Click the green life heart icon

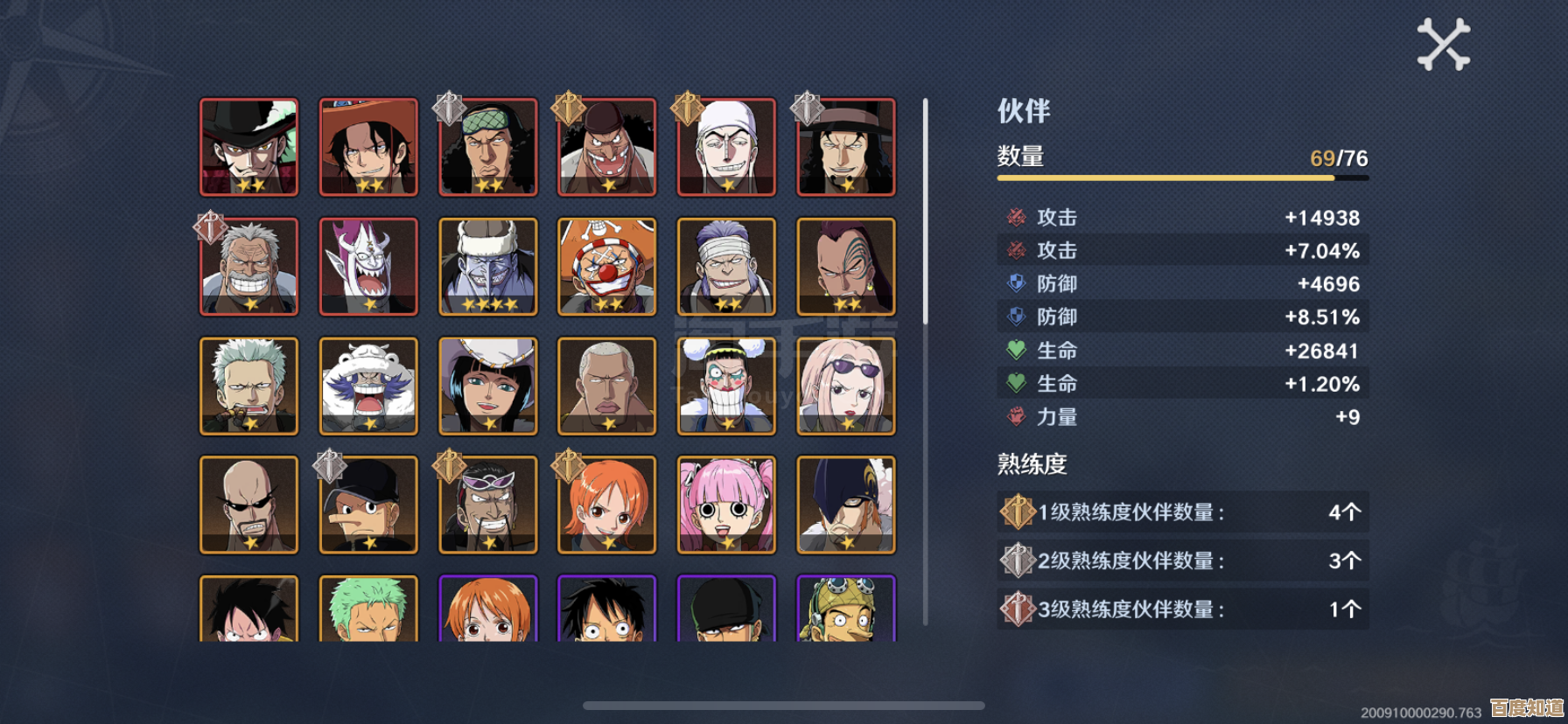coord(1014,351)
